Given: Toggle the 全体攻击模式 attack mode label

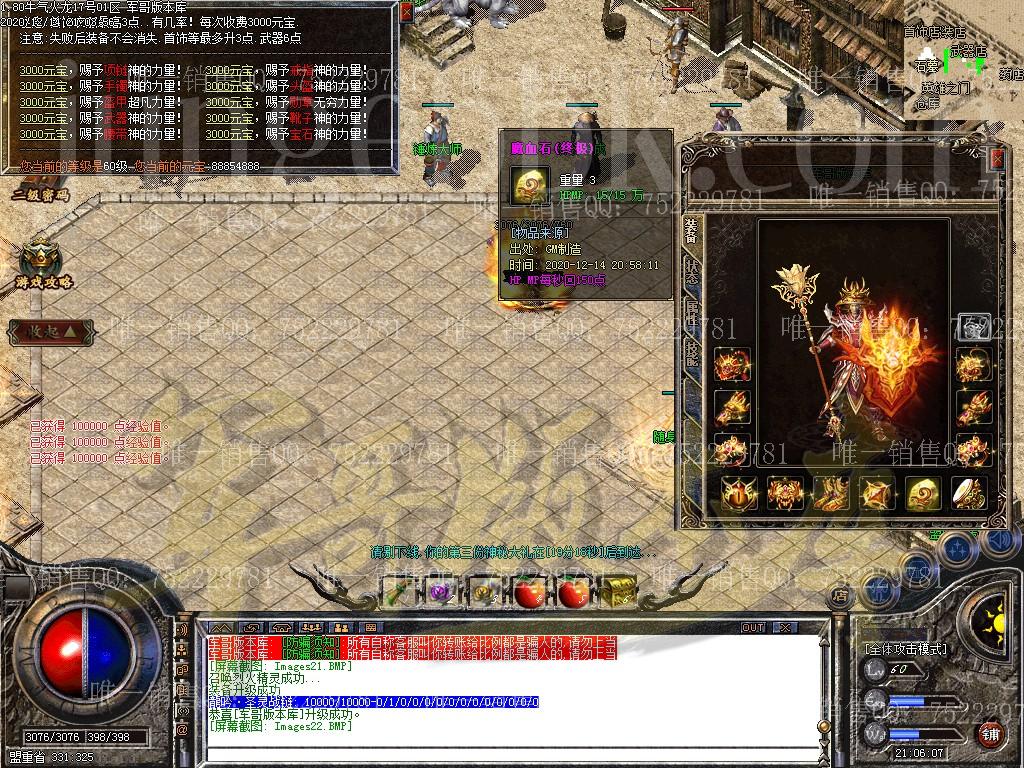Looking at the screenshot, I should coord(906,648).
